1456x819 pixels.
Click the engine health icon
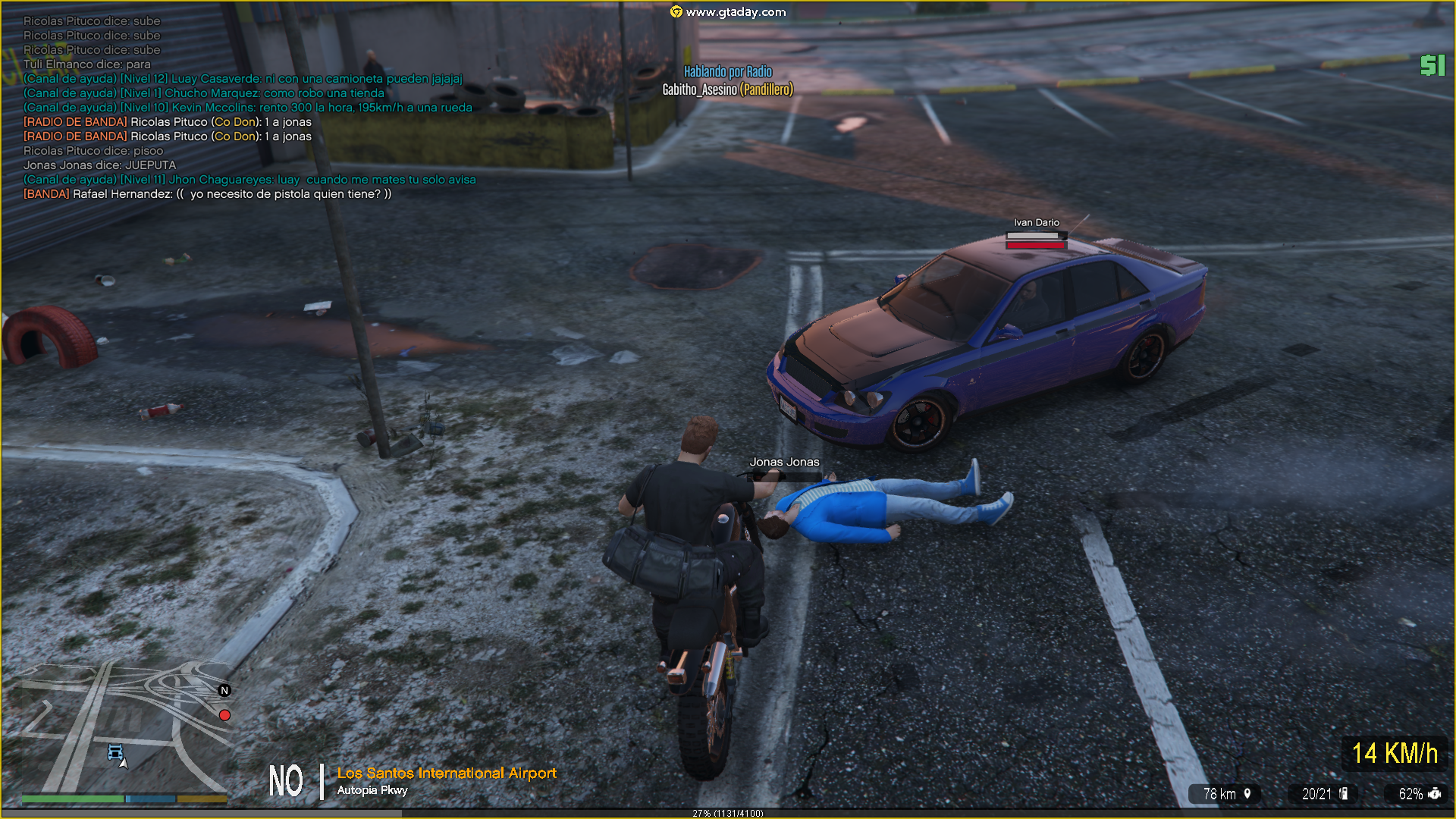[1435, 793]
